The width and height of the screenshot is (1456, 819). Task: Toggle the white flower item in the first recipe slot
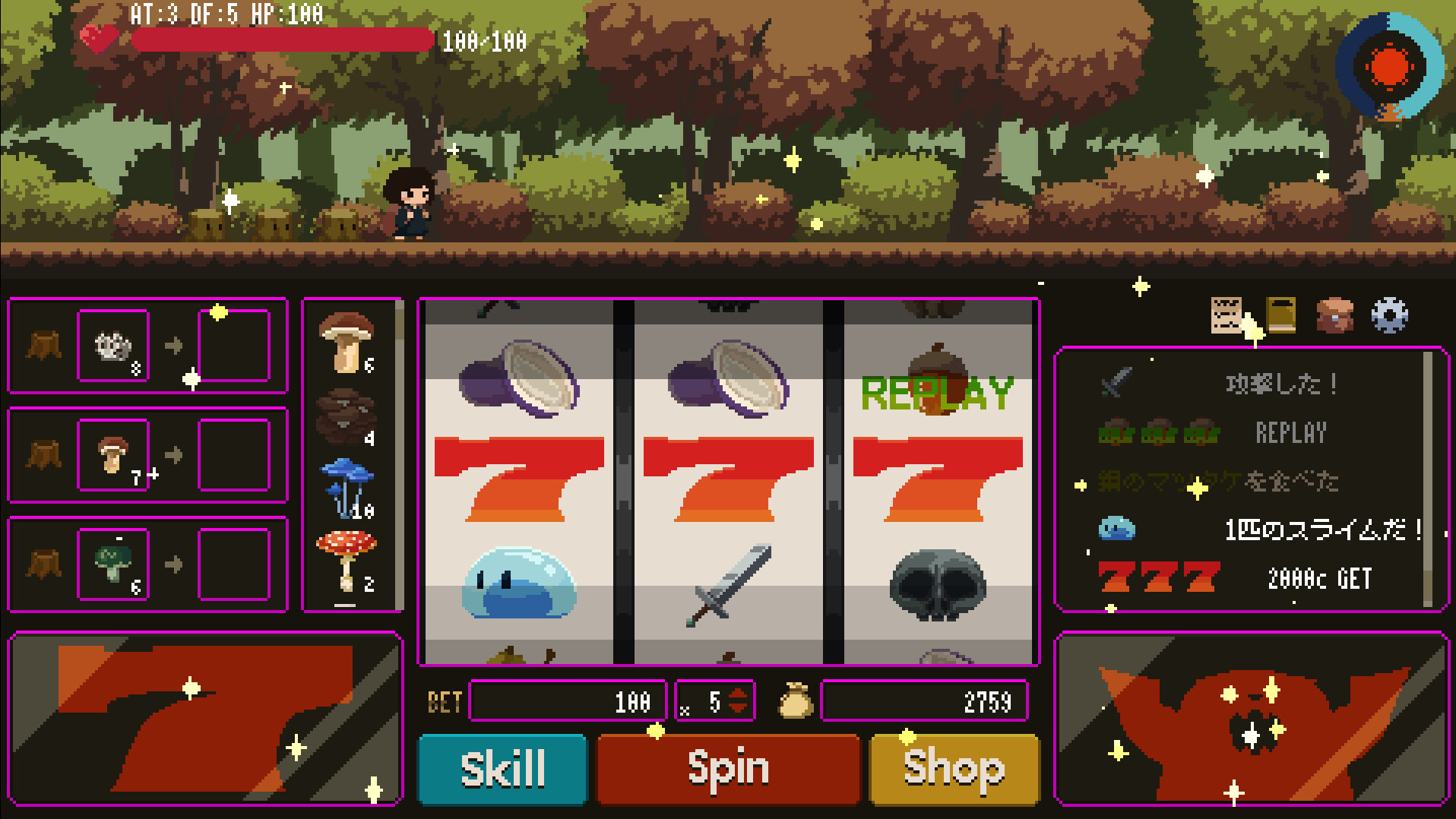[x=114, y=346]
